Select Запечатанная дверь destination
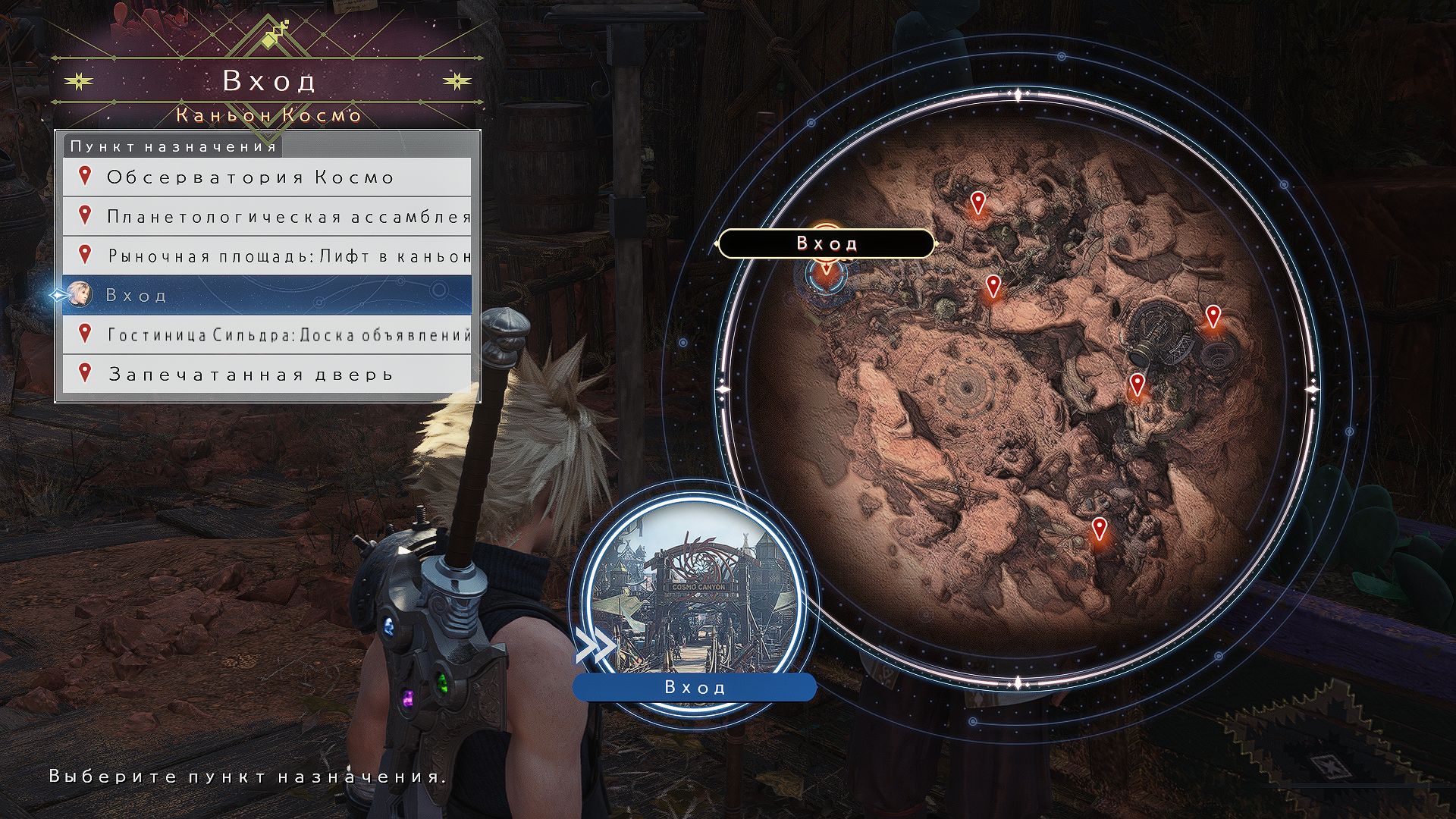The width and height of the screenshot is (1456, 819). click(x=266, y=374)
